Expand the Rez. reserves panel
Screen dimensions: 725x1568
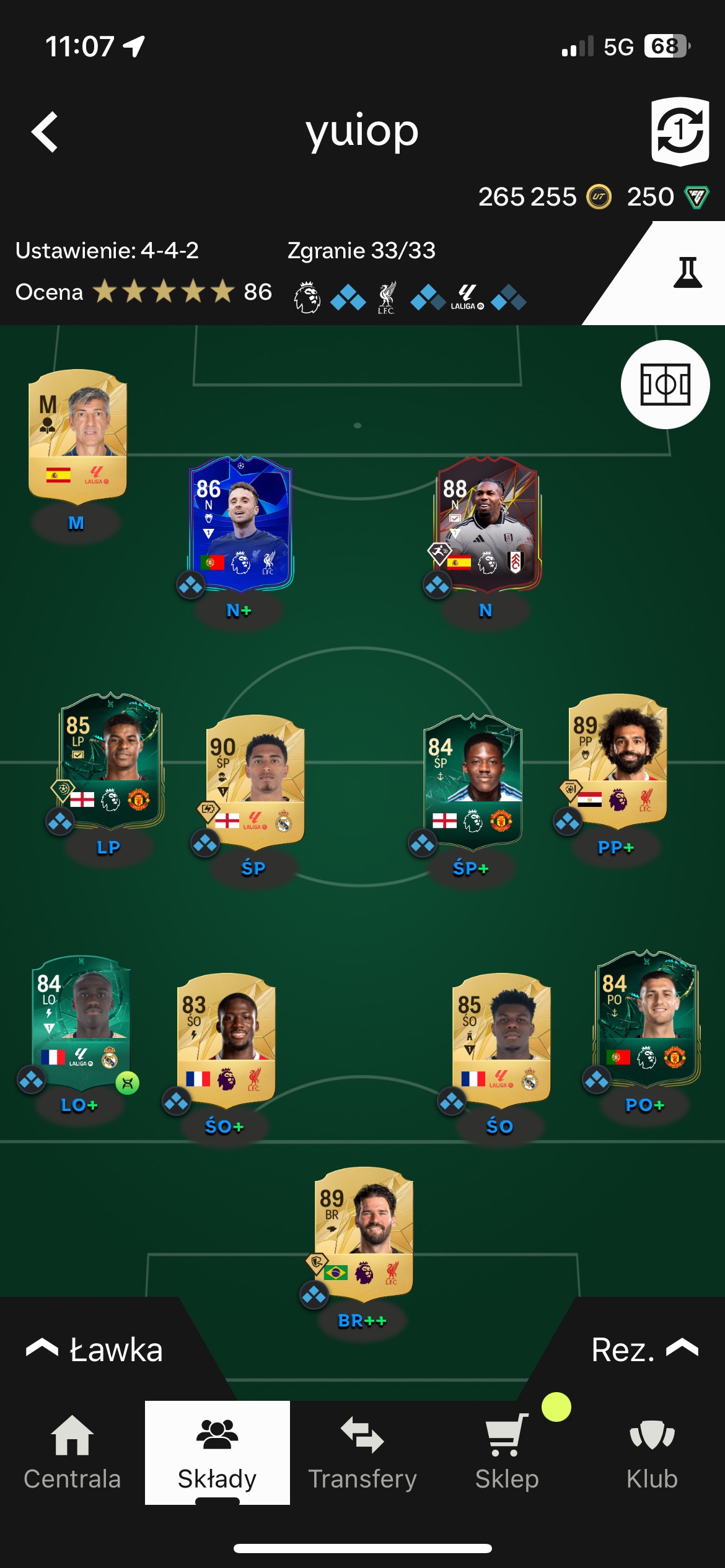644,1350
